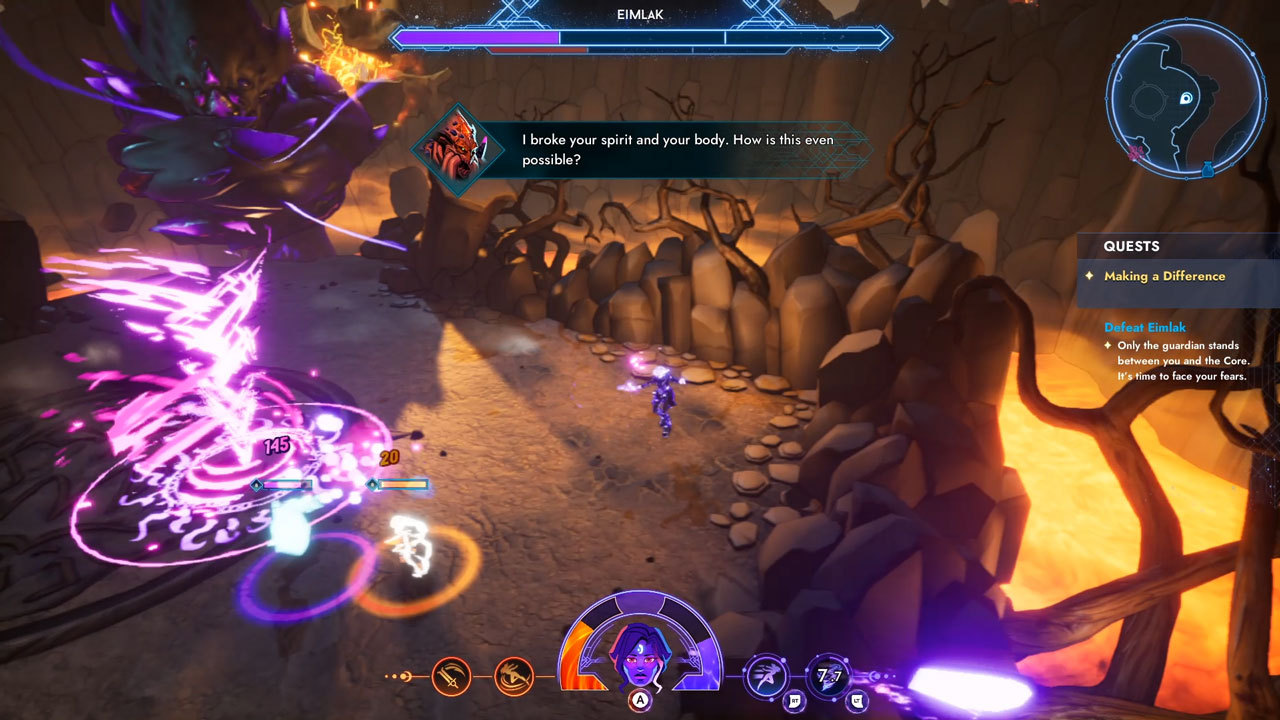Select the Making a Difference quest
The image size is (1280, 720).
pos(1164,276)
